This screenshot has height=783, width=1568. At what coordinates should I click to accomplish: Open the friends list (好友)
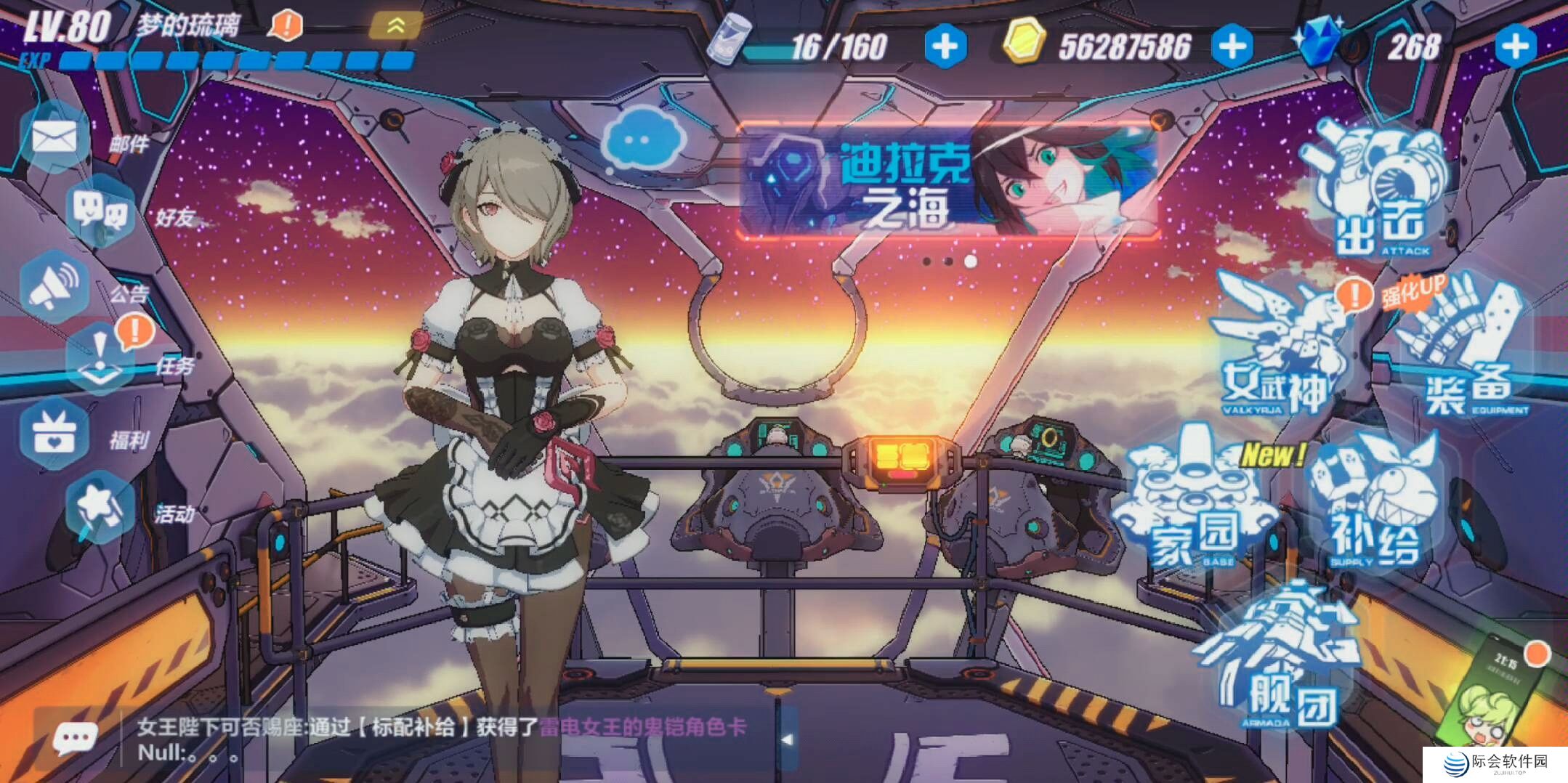coord(100,211)
